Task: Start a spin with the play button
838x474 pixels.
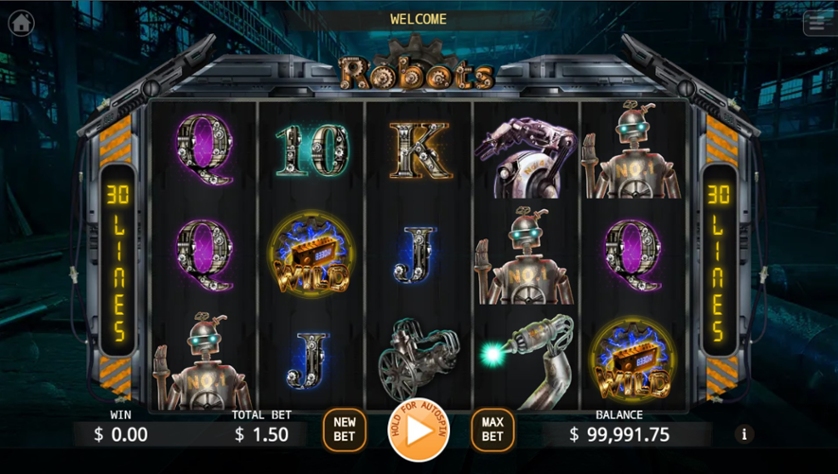Action: coord(418,431)
